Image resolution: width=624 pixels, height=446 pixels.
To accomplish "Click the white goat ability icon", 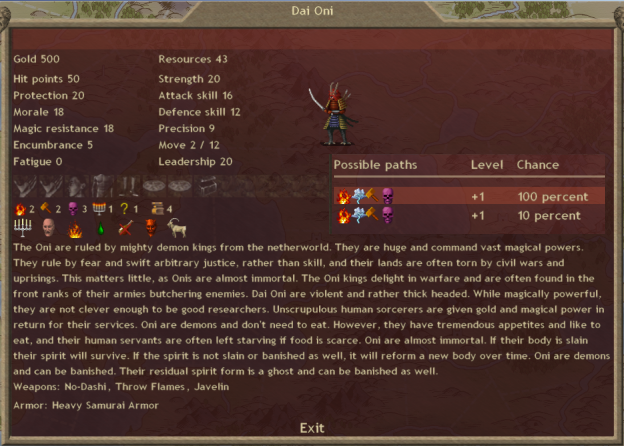I will (x=177, y=228).
